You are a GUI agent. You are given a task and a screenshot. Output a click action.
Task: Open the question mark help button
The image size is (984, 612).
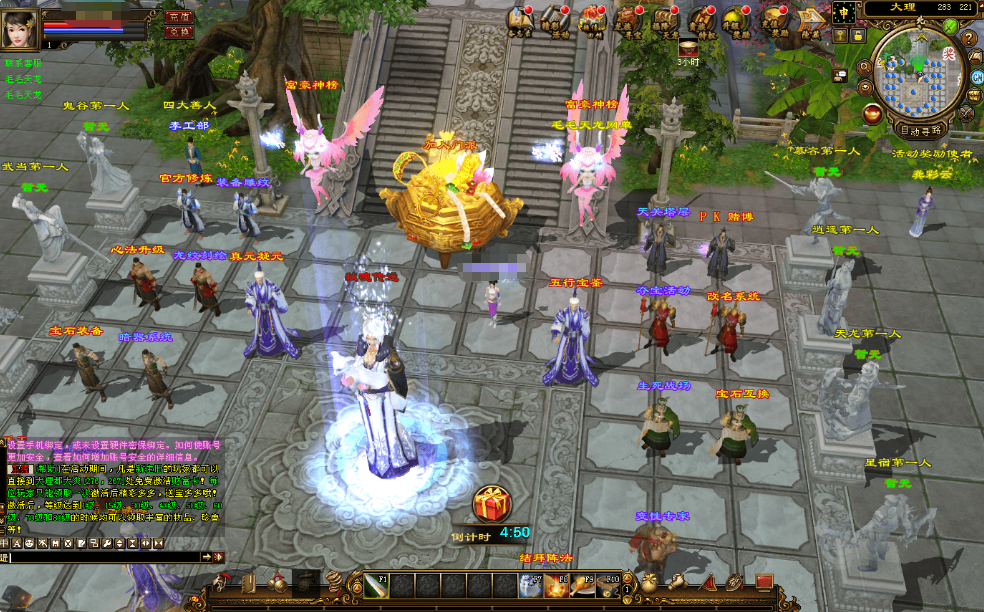969,38
